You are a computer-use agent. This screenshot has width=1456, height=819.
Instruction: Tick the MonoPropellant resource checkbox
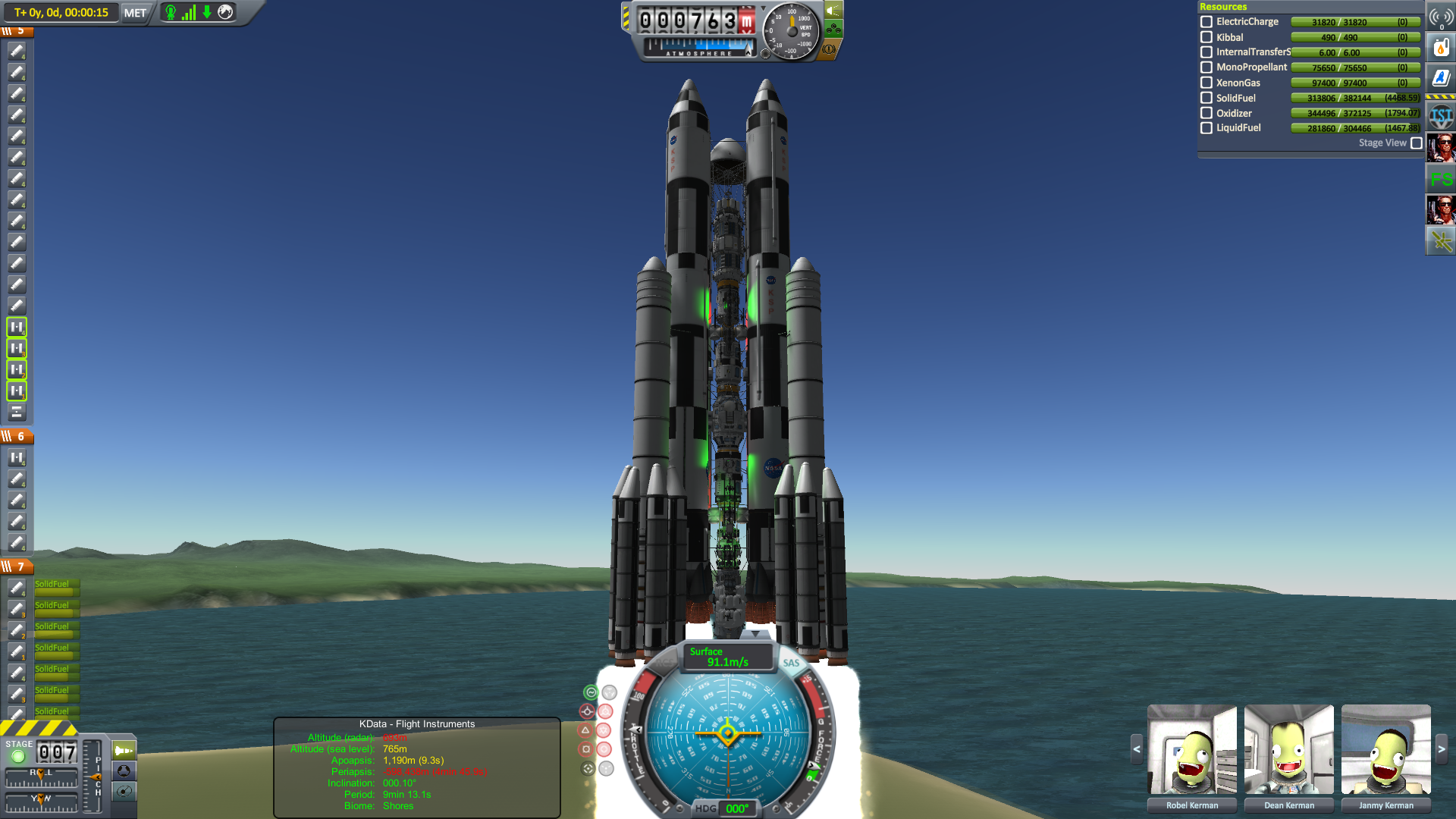(1207, 67)
